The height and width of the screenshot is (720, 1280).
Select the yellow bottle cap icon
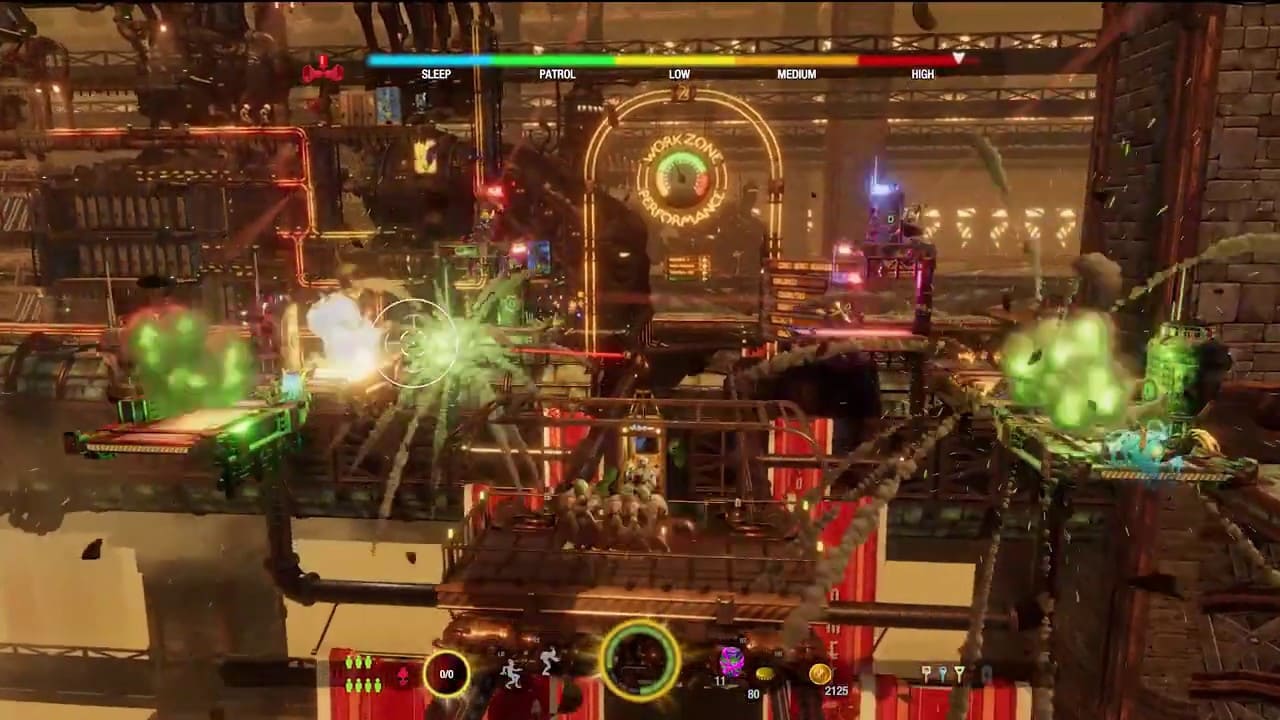pos(766,673)
